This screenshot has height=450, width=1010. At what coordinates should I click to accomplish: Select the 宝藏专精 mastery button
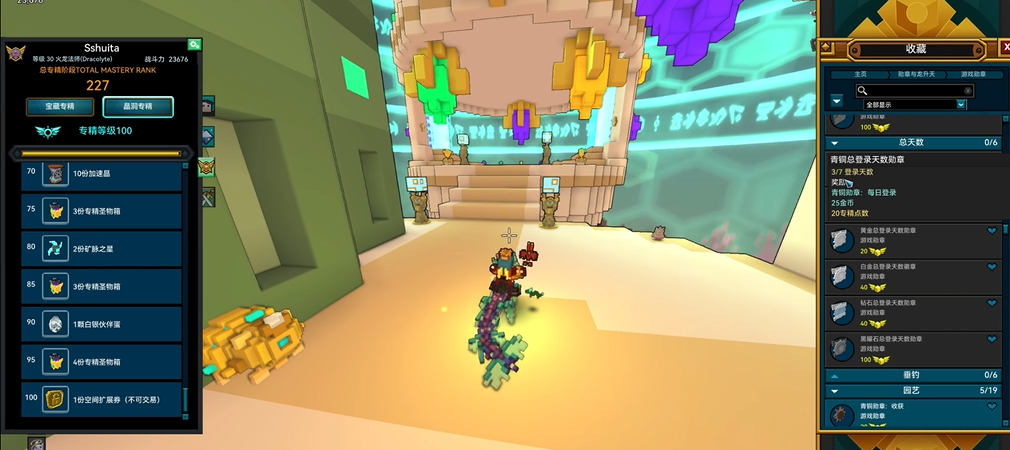click(x=52, y=106)
